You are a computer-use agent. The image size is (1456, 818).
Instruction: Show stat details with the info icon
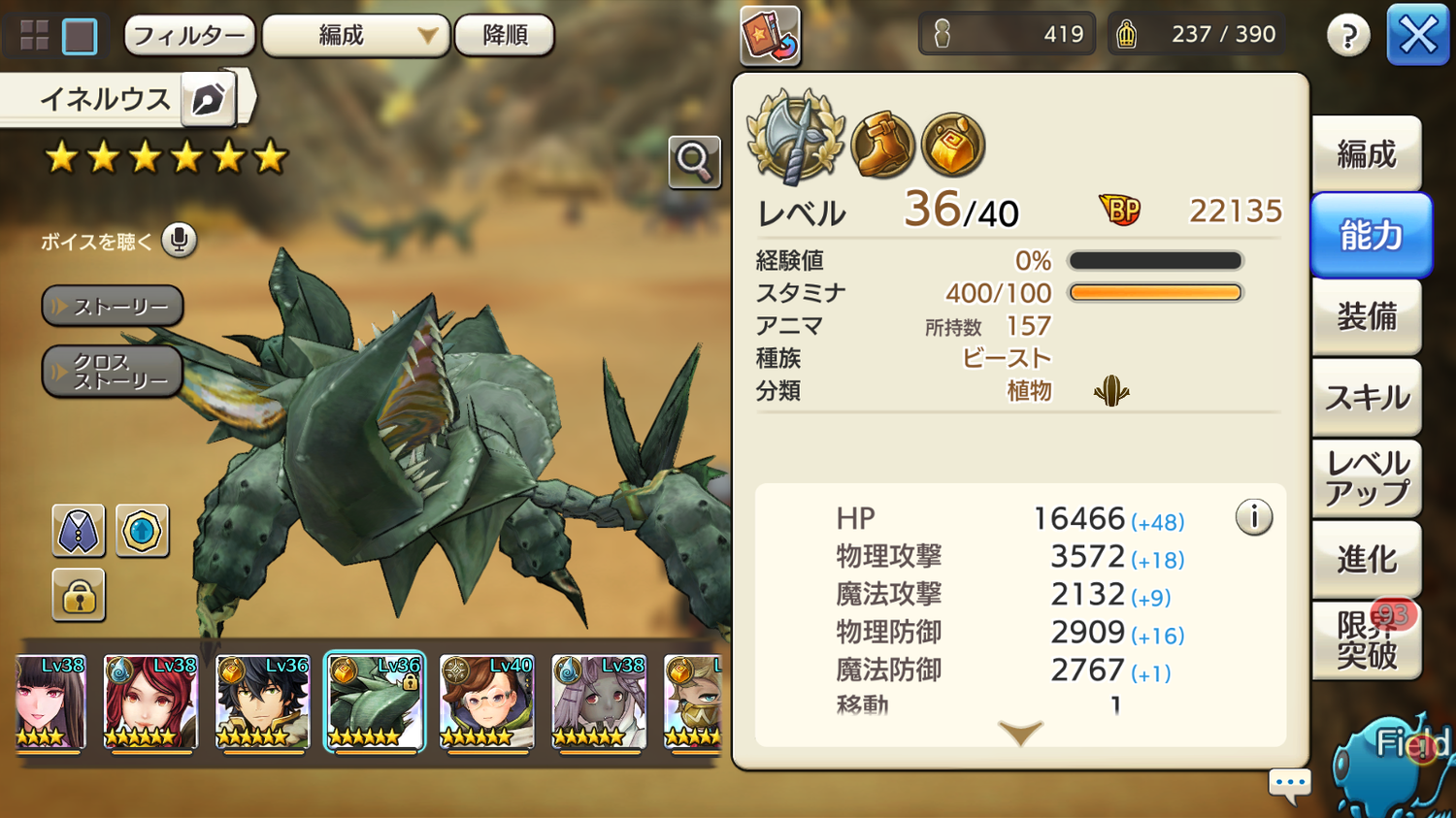1253,517
